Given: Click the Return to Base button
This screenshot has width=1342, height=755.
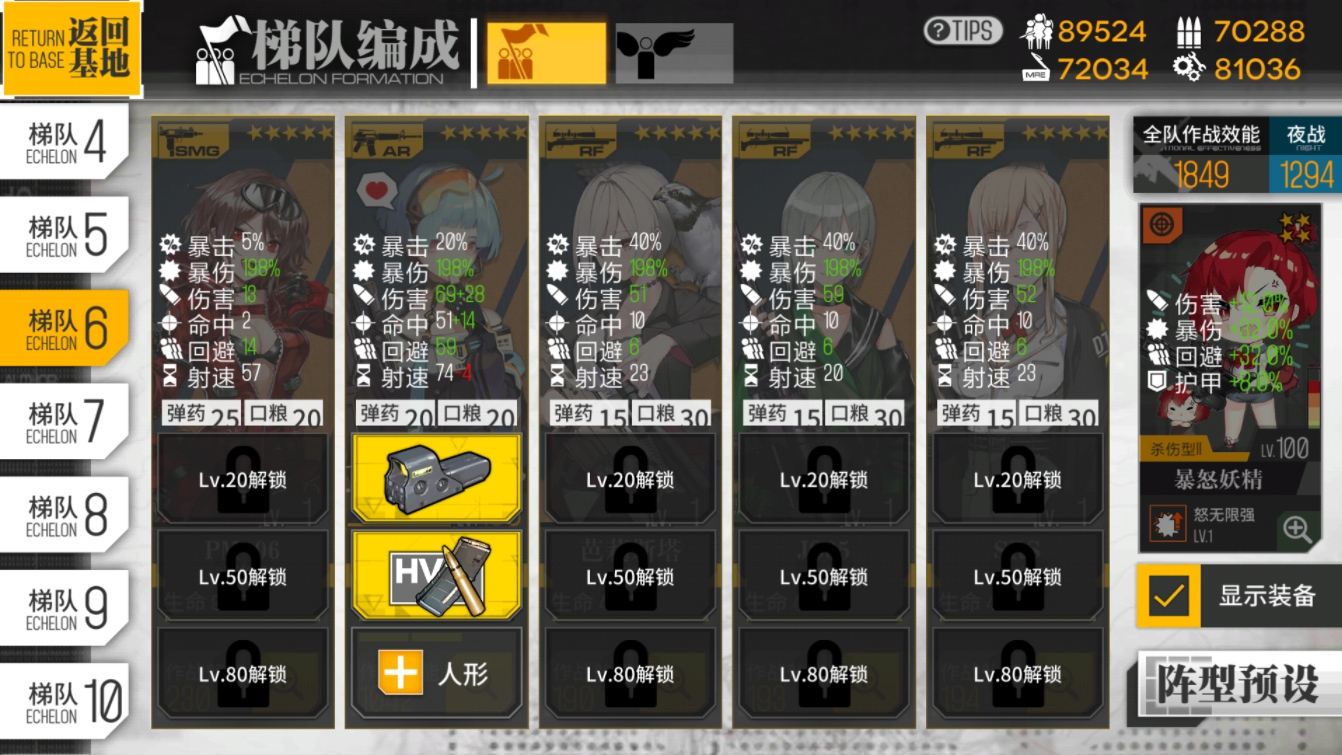Looking at the screenshot, I should (x=70, y=48).
